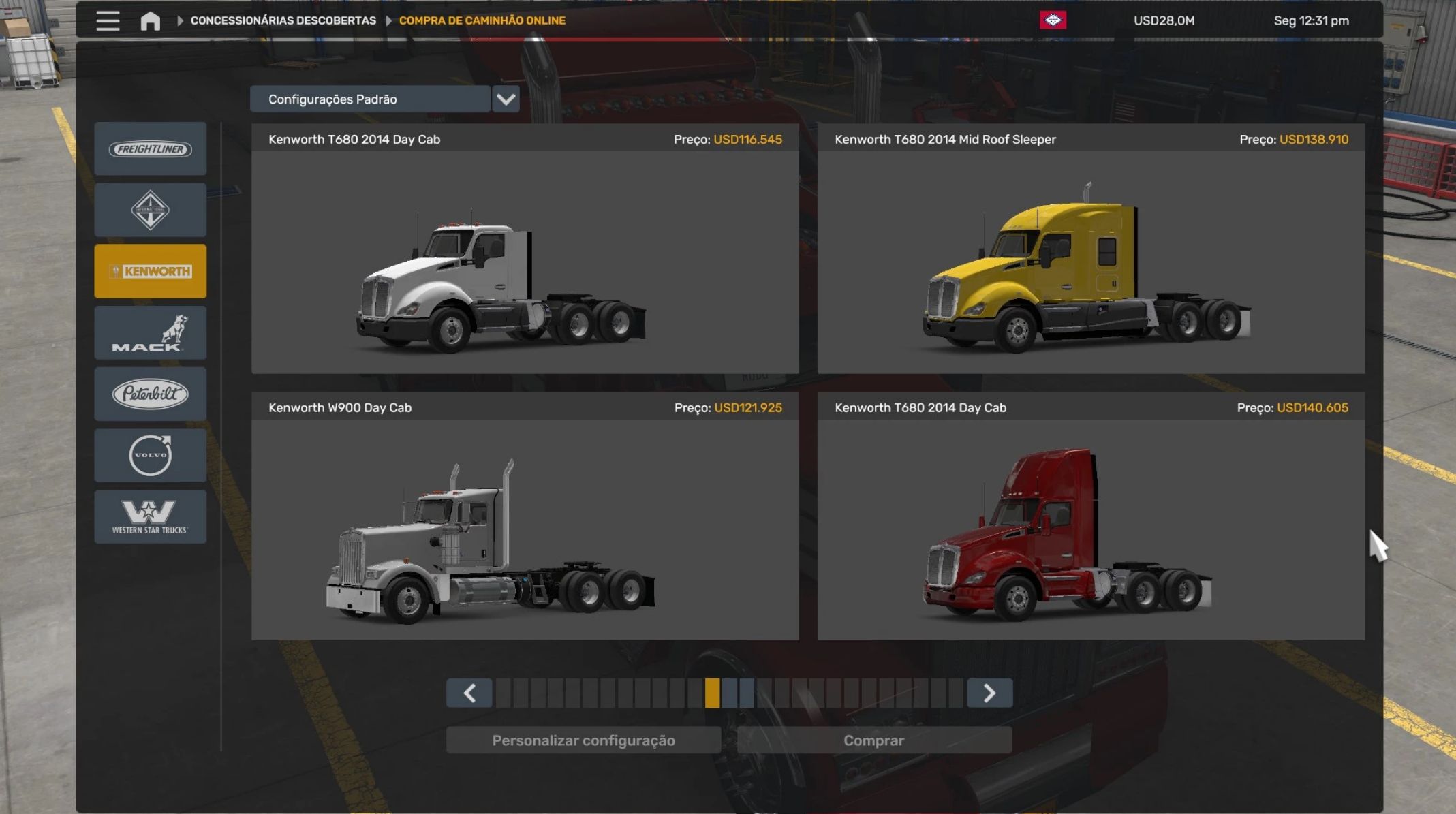Pick the white Kenworth T680 Day Cab
The image size is (1456, 814).
click(x=525, y=262)
